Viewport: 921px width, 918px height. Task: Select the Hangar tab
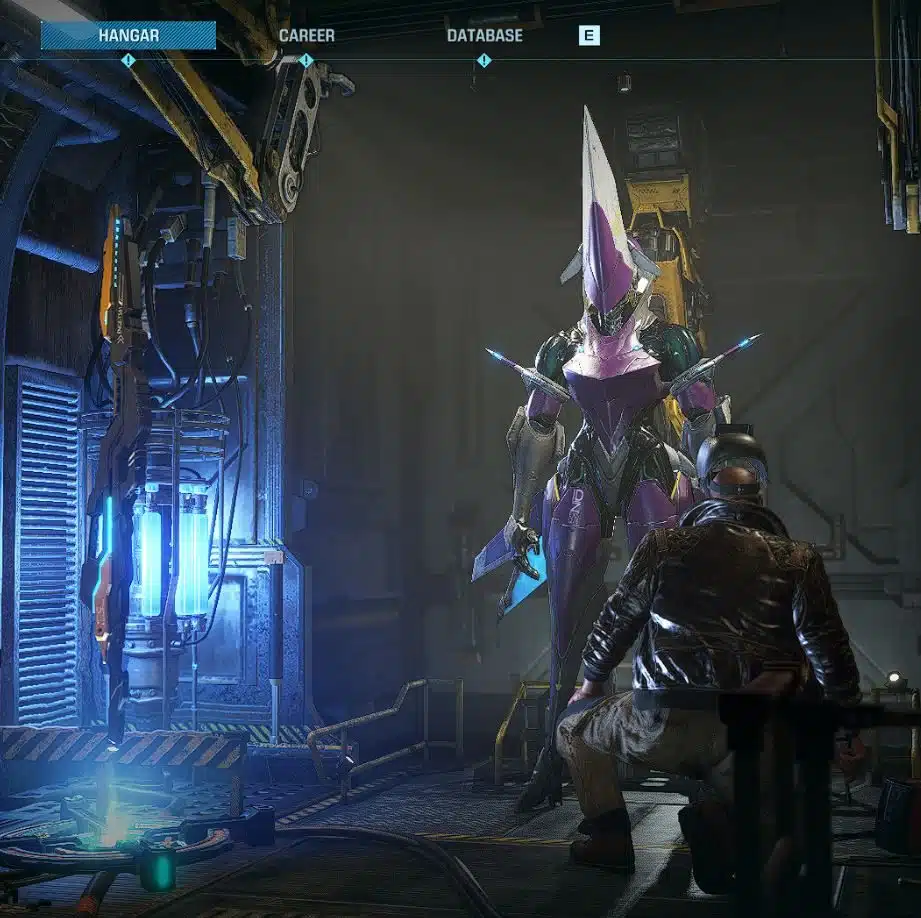tap(128, 36)
